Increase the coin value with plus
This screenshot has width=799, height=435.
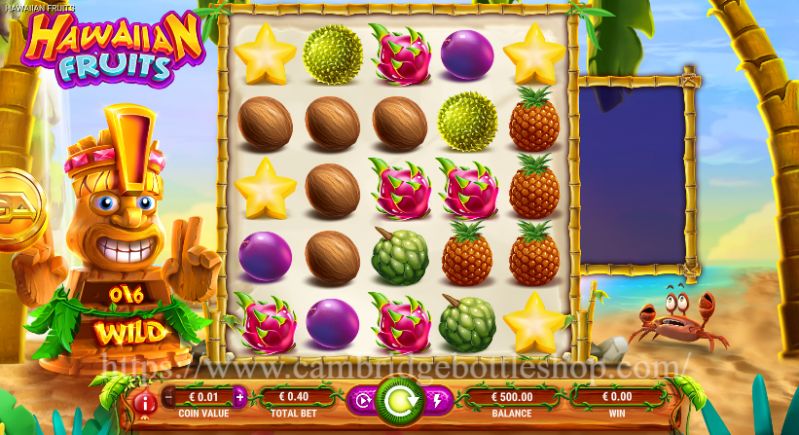[x=239, y=397]
